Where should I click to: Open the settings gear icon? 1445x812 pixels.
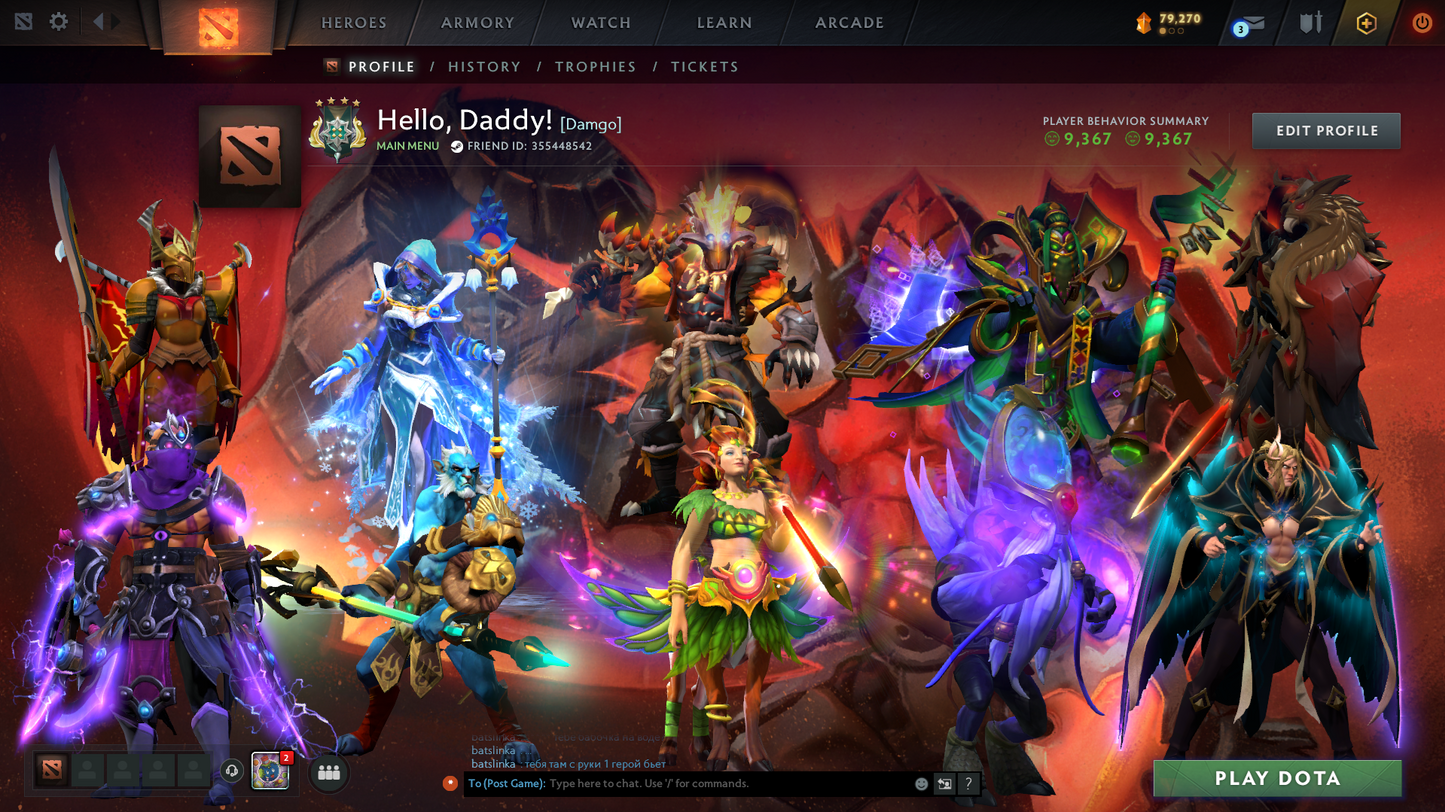tap(59, 21)
